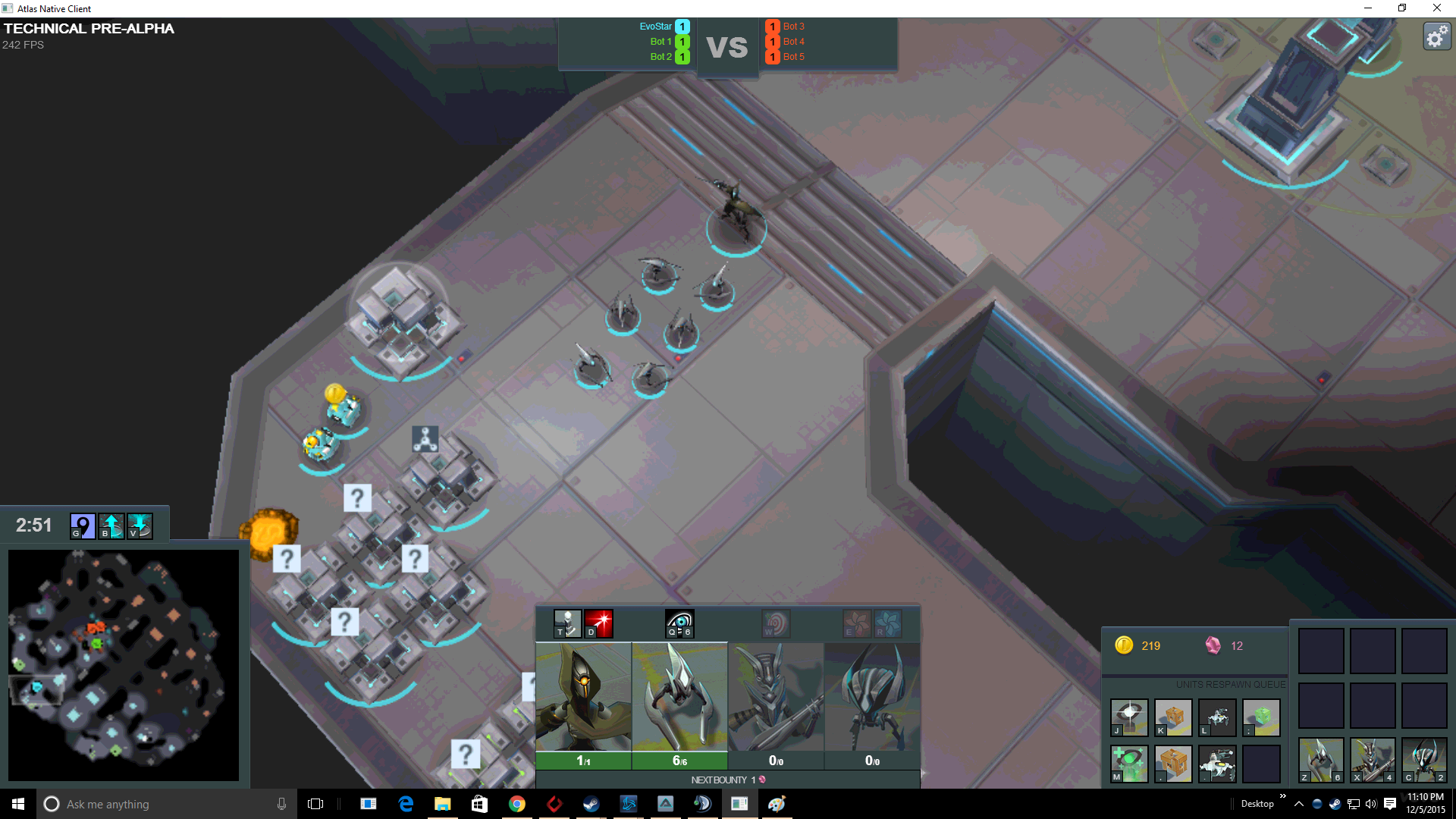Select the green cube item slot
The height and width of the screenshot is (819, 1456).
(x=1261, y=717)
